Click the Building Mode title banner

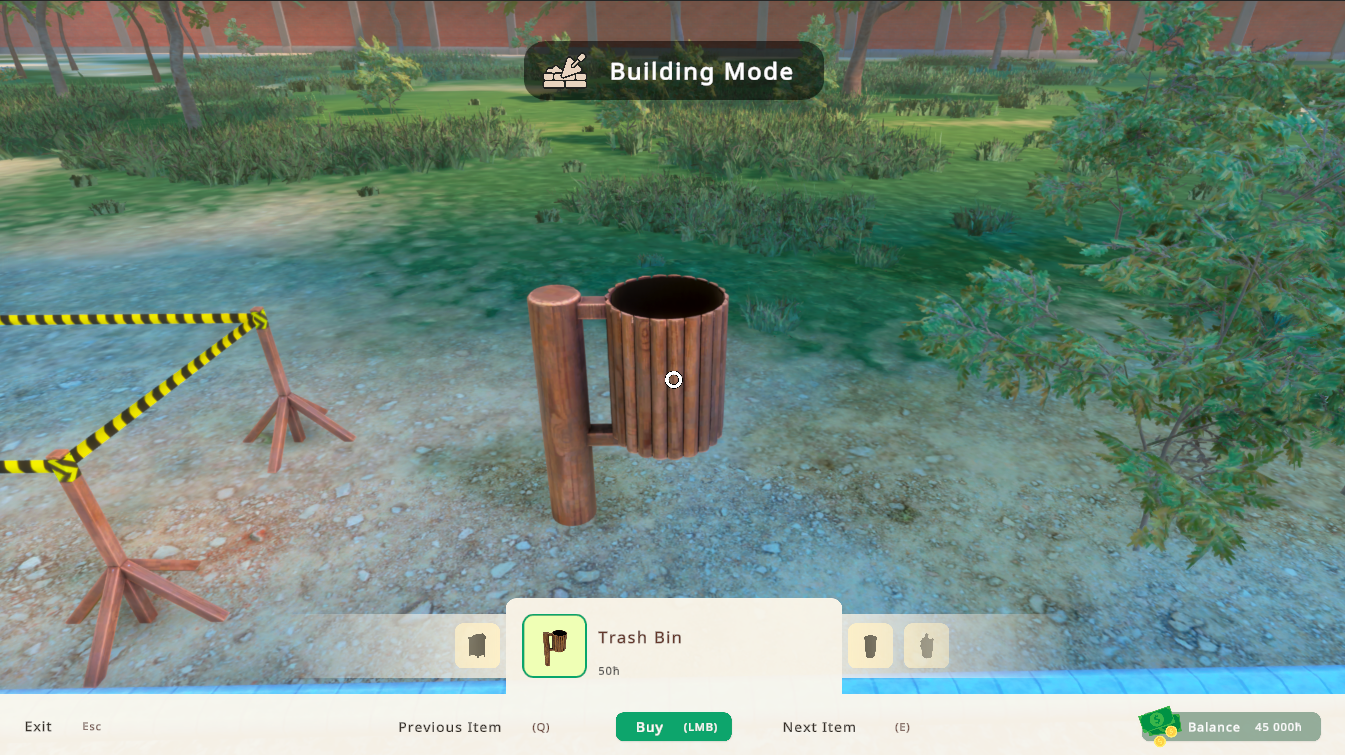click(673, 70)
